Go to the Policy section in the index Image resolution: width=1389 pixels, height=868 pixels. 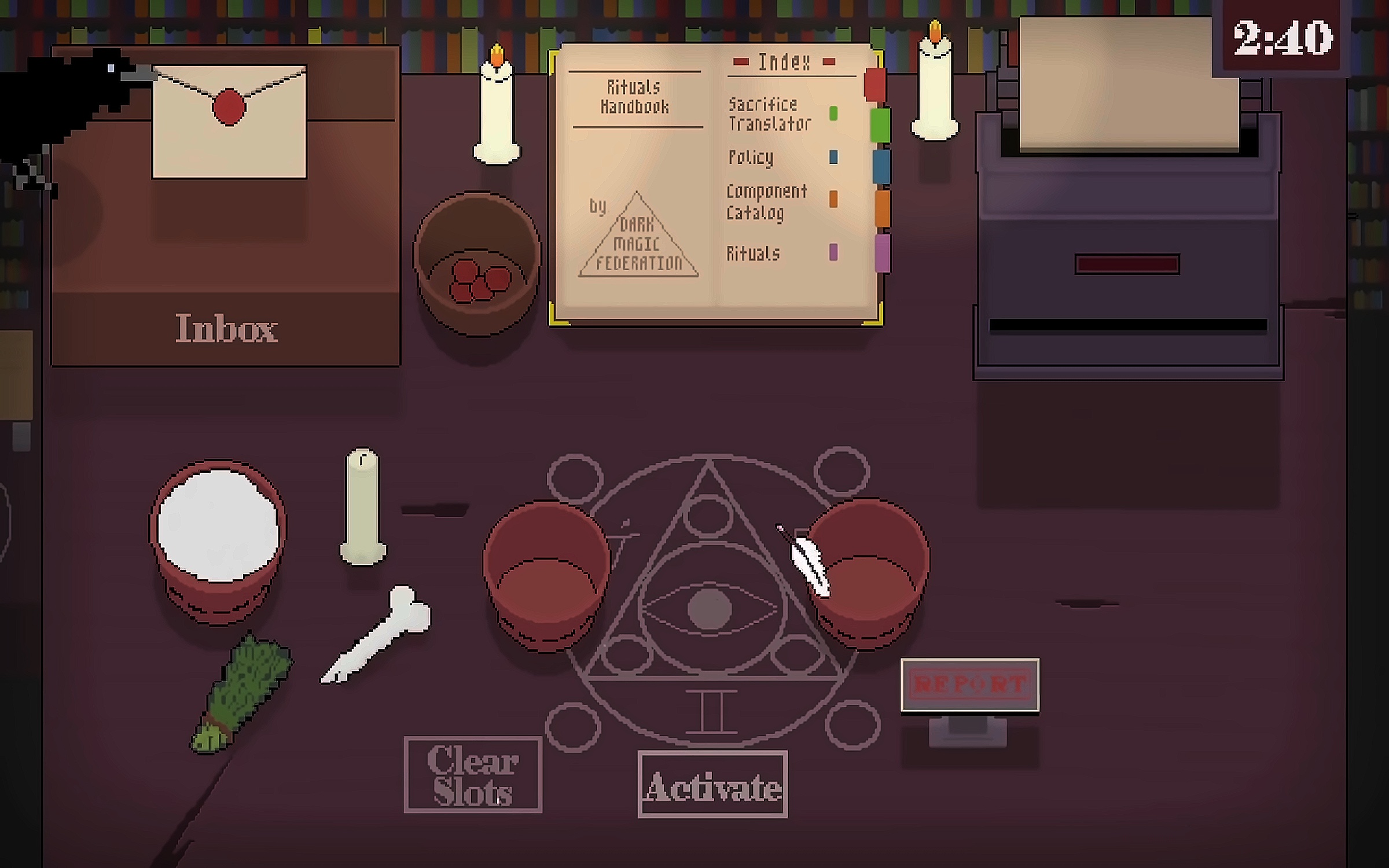click(751, 157)
